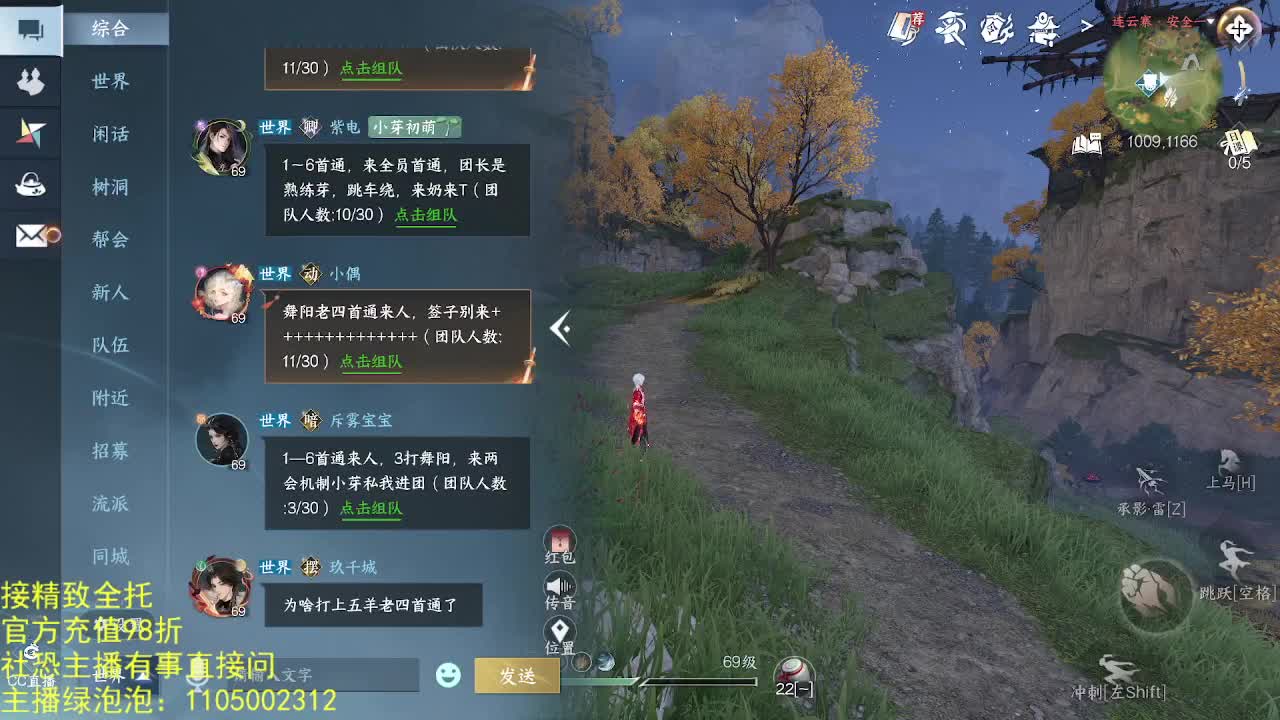Open the chat channel selector above the input field

pyautogui.click(x=113, y=673)
